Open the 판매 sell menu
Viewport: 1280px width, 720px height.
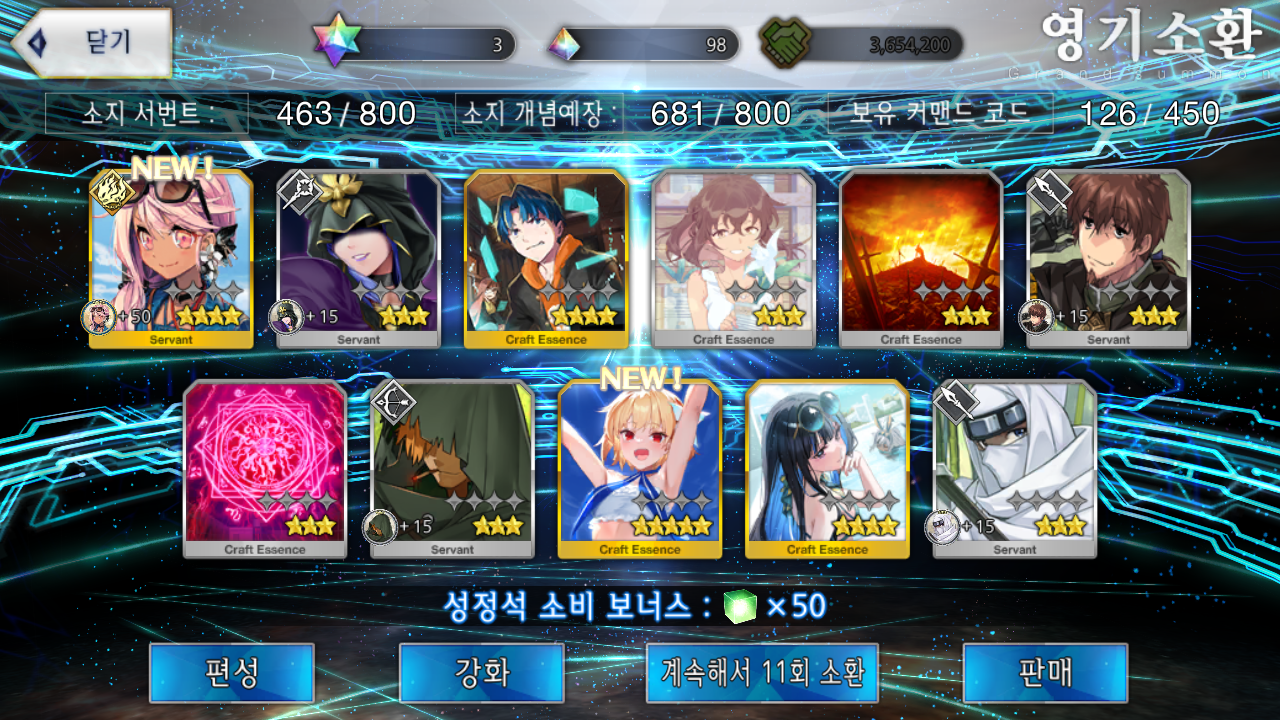[x=1045, y=672]
